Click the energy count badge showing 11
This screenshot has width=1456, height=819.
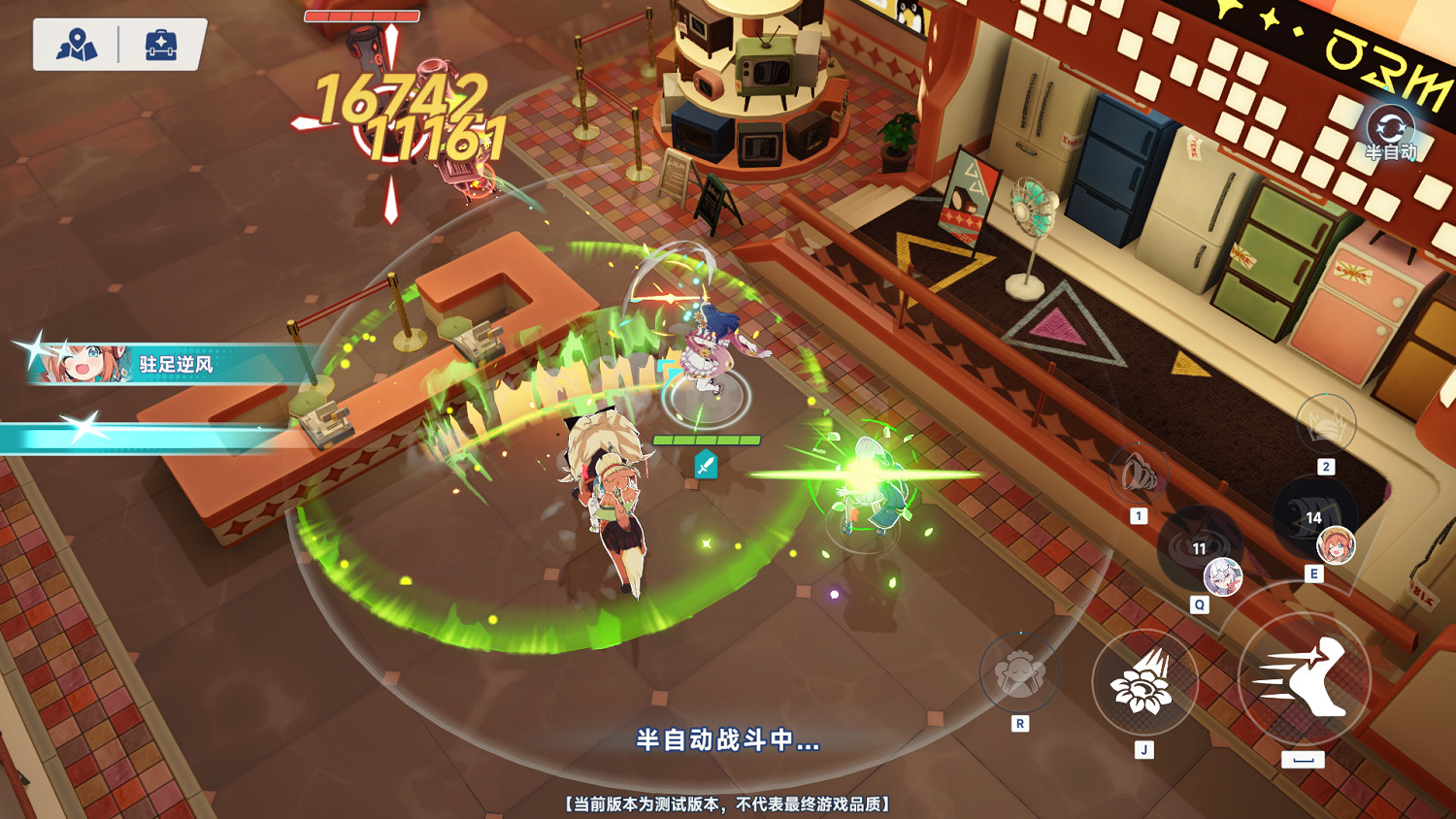1200,547
